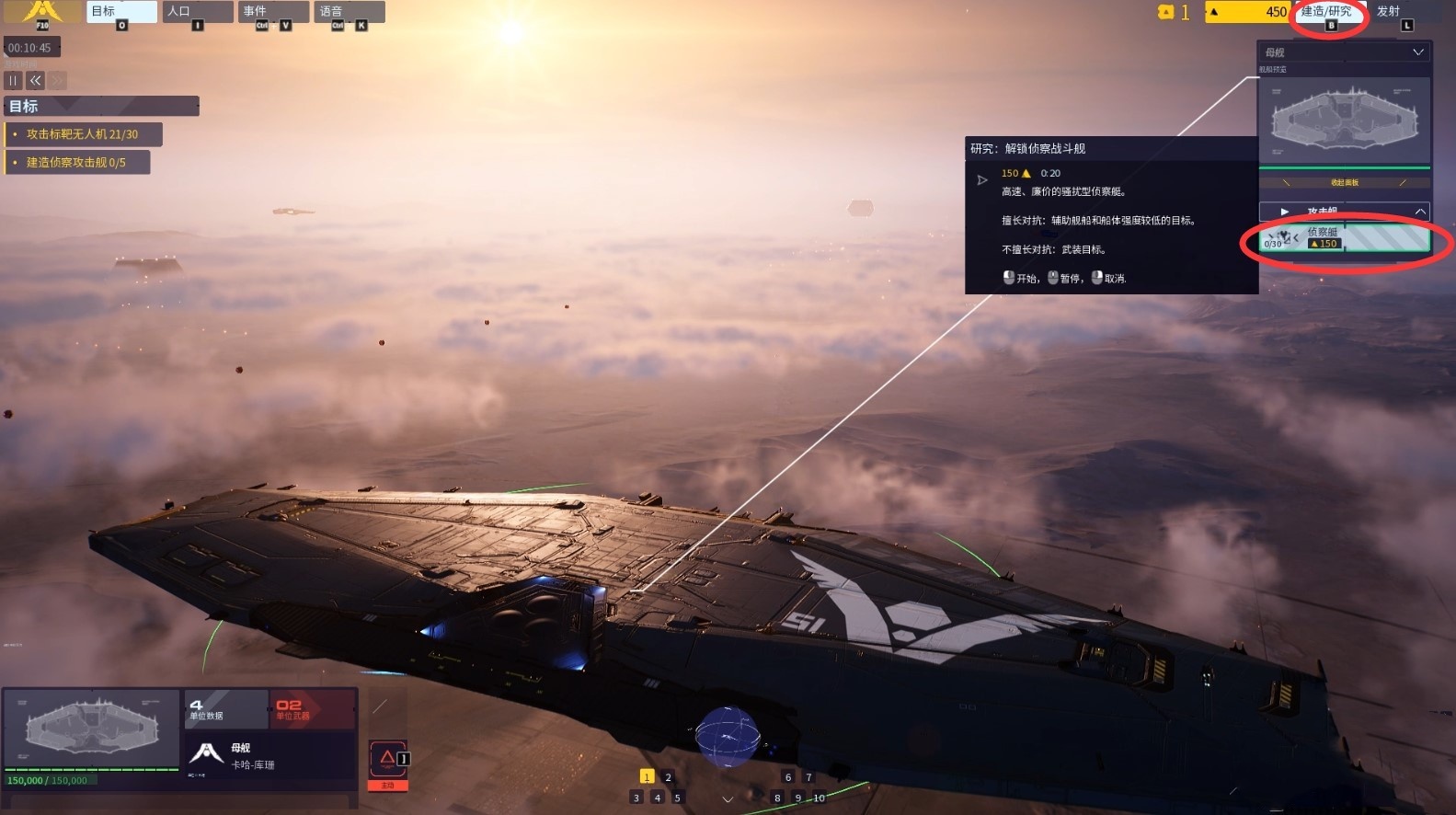Start the 侦察艇 scout research
Viewport: 1456px width, 815px height.
coord(1344,238)
